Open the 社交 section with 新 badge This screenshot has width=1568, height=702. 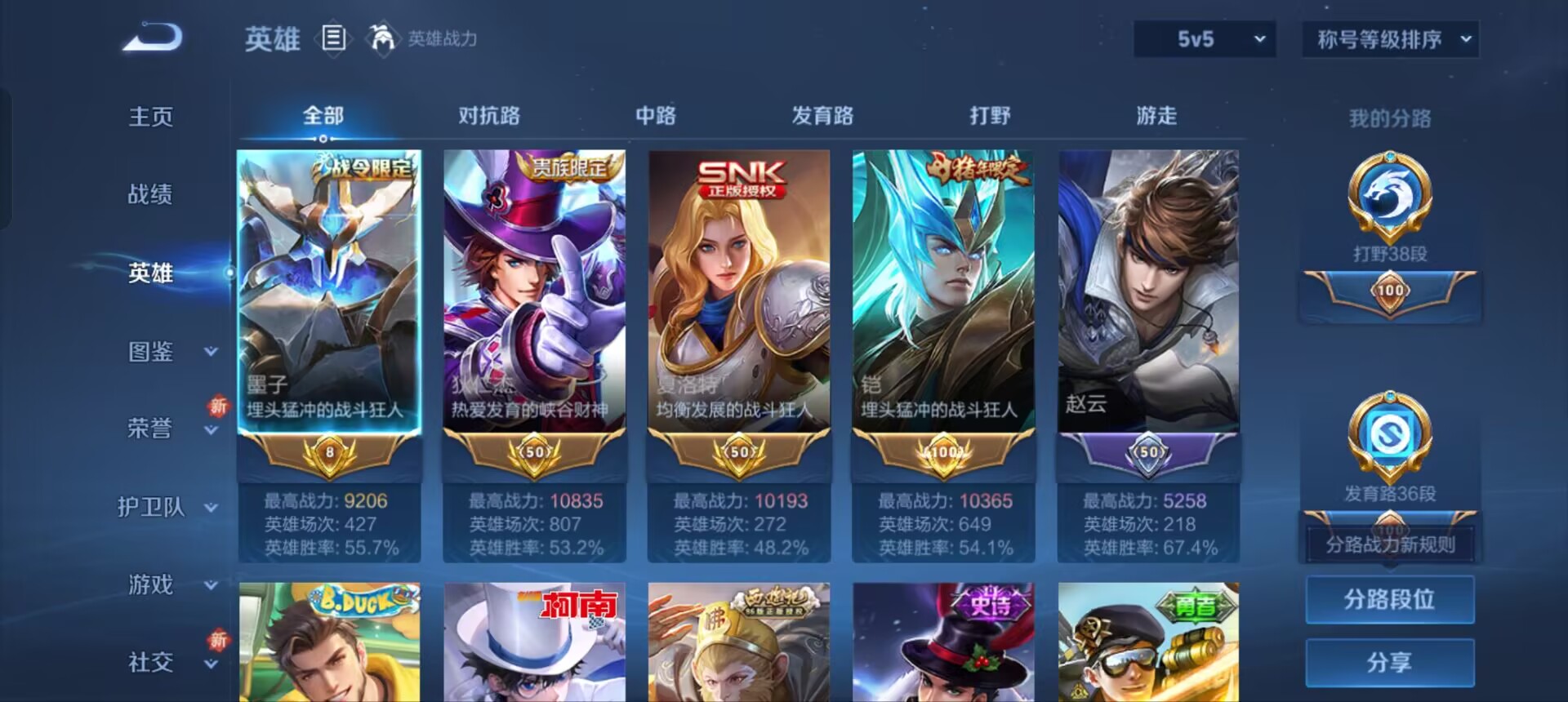[150, 663]
